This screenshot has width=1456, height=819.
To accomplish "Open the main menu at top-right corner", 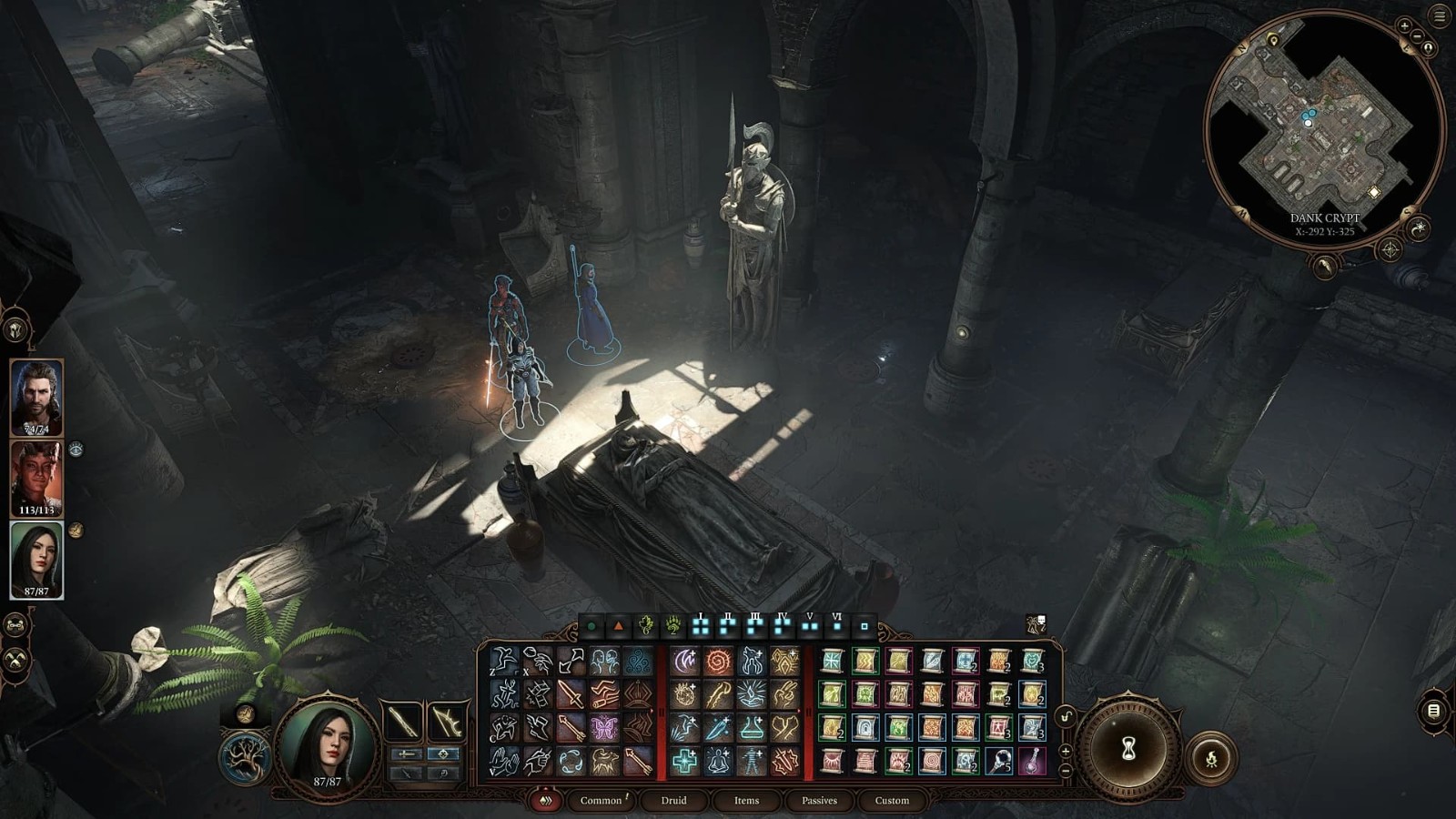I will coord(1440,15).
